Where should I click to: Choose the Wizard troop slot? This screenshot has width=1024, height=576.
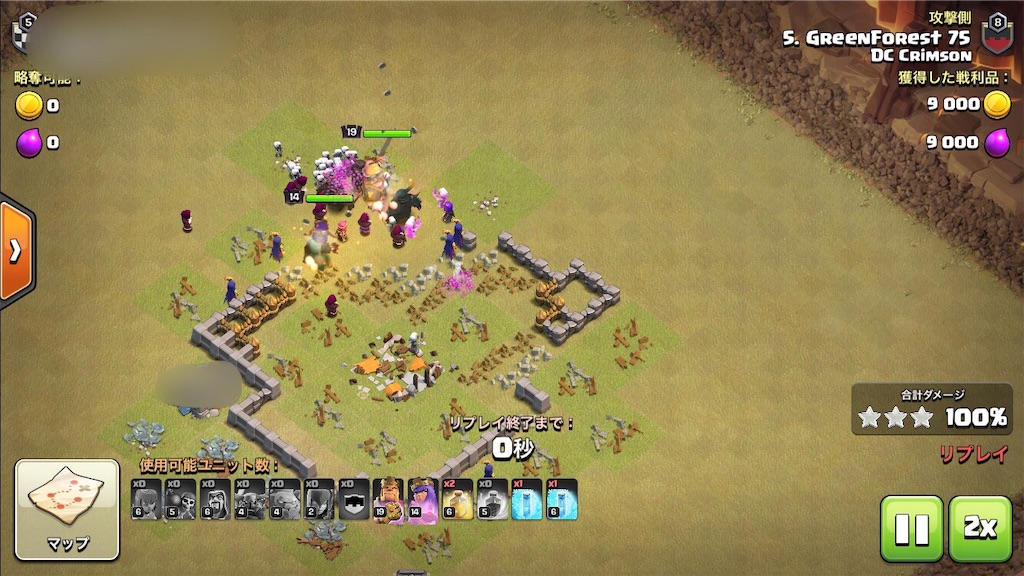pyautogui.click(x=215, y=500)
